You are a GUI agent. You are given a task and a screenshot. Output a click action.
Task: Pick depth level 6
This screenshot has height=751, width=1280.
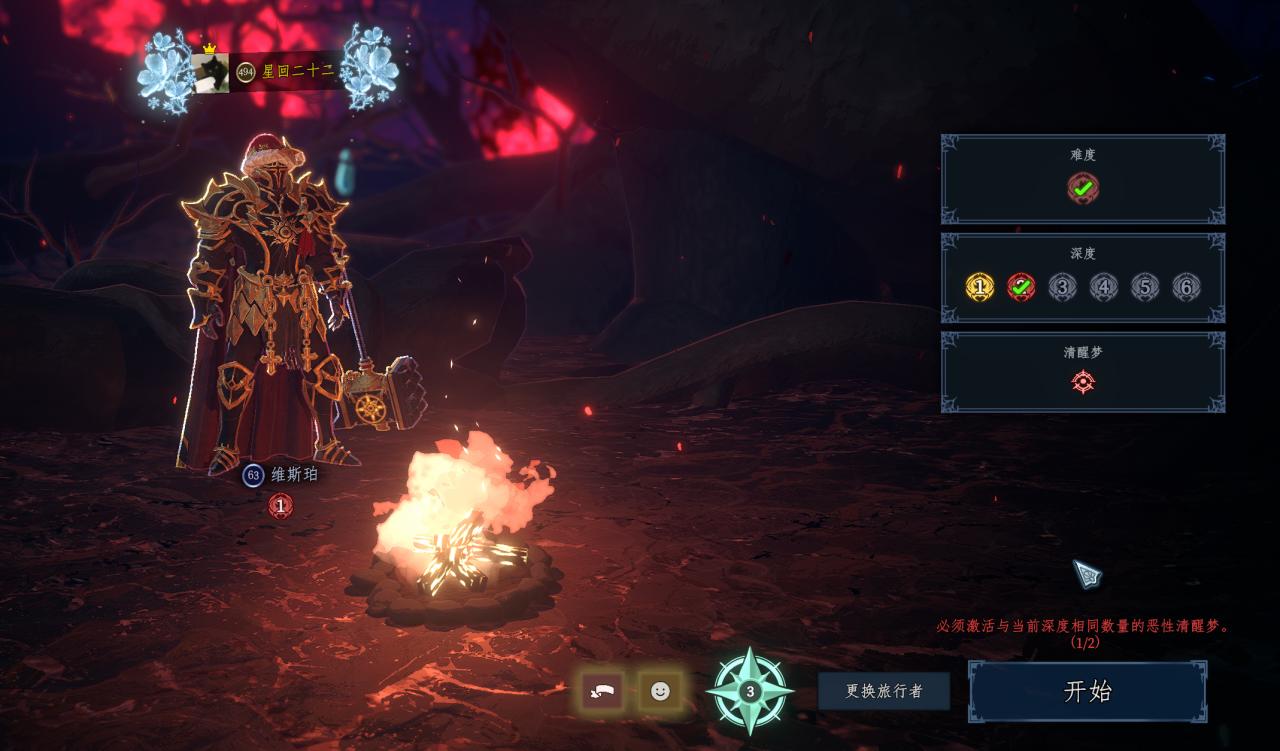1186,287
